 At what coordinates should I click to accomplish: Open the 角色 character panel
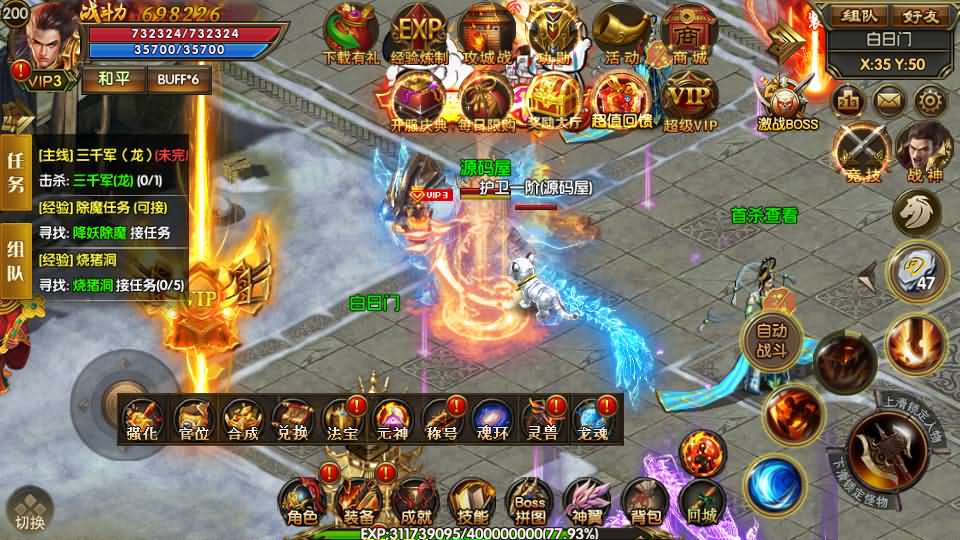[x=301, y=500]
